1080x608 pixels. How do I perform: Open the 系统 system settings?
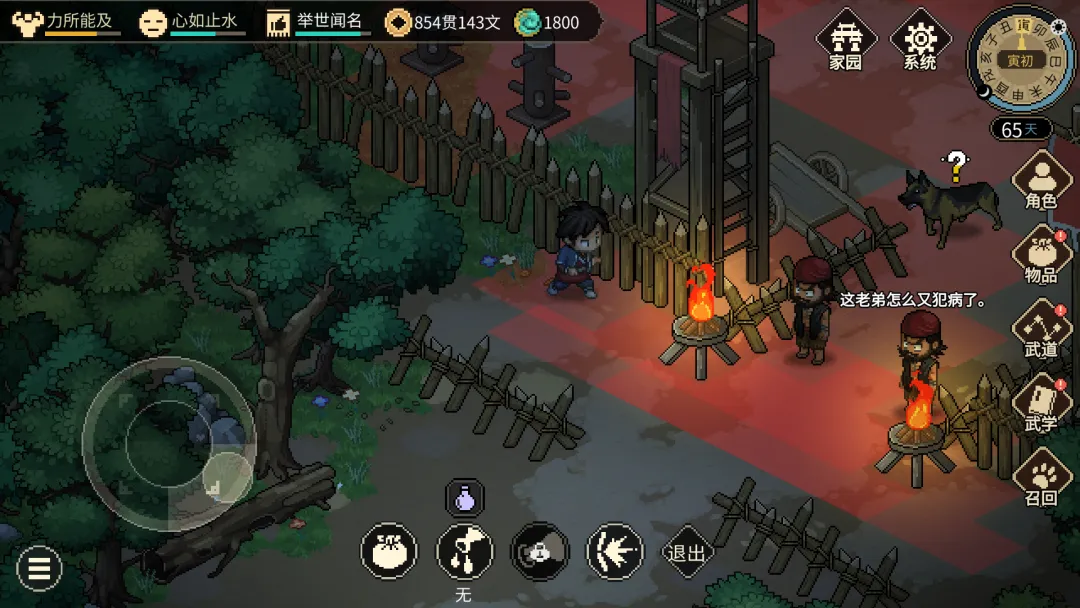coord(919,42)
